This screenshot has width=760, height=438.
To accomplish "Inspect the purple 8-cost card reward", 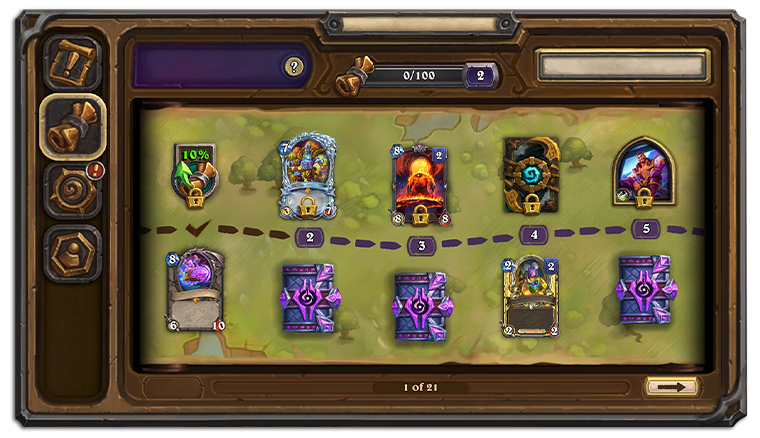I will coord(196,290).
